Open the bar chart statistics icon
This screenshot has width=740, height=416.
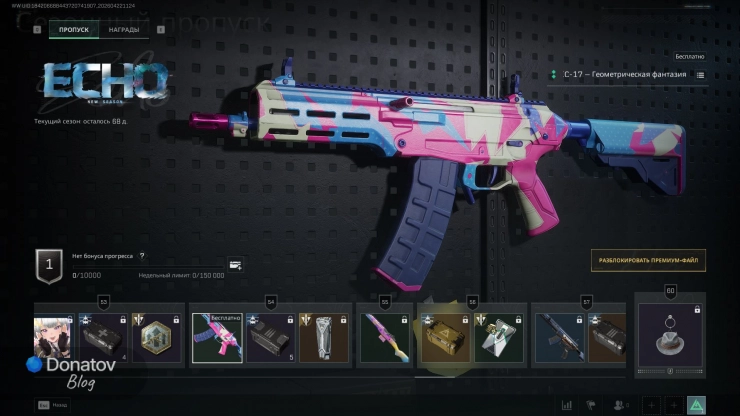[x=568, y=405]
